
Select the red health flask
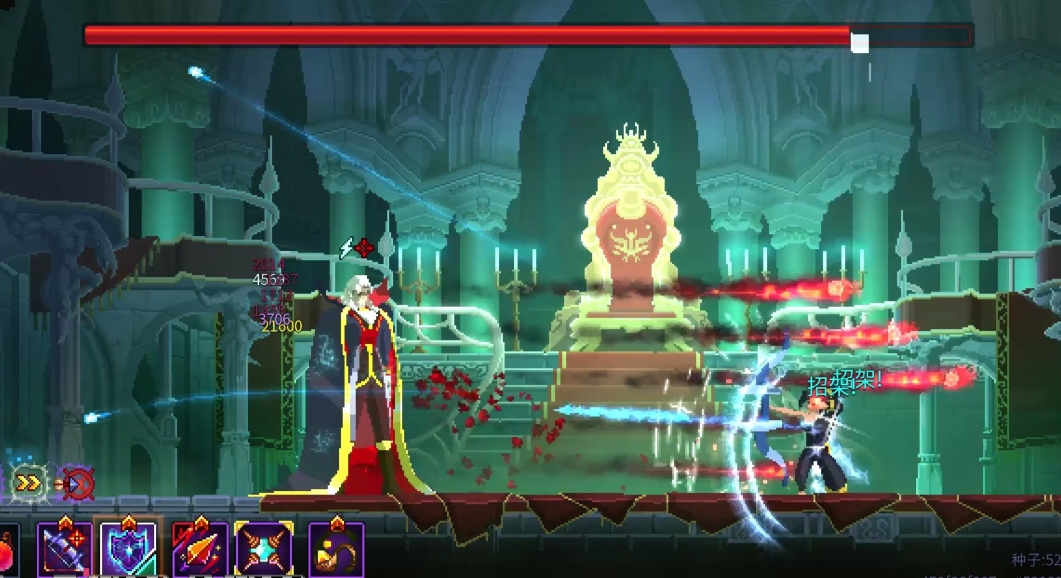(6, 551)
